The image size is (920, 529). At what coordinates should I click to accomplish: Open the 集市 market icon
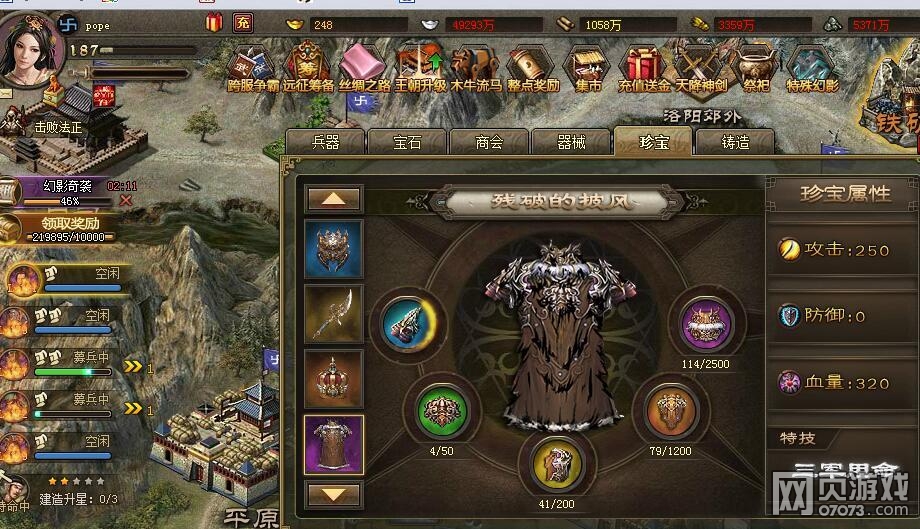587,66
